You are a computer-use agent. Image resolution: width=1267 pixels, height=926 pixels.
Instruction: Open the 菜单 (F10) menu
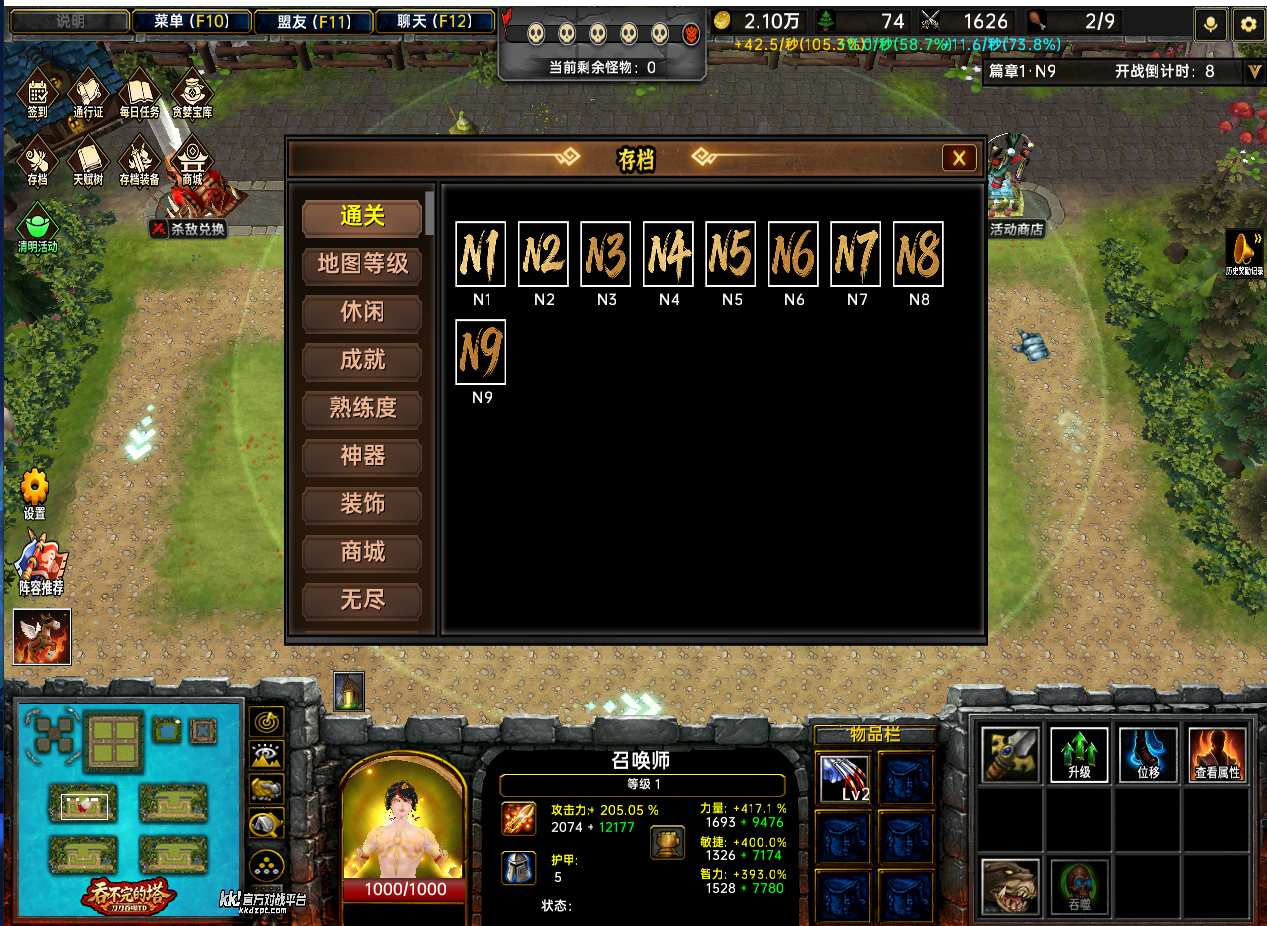click(191, 21)
